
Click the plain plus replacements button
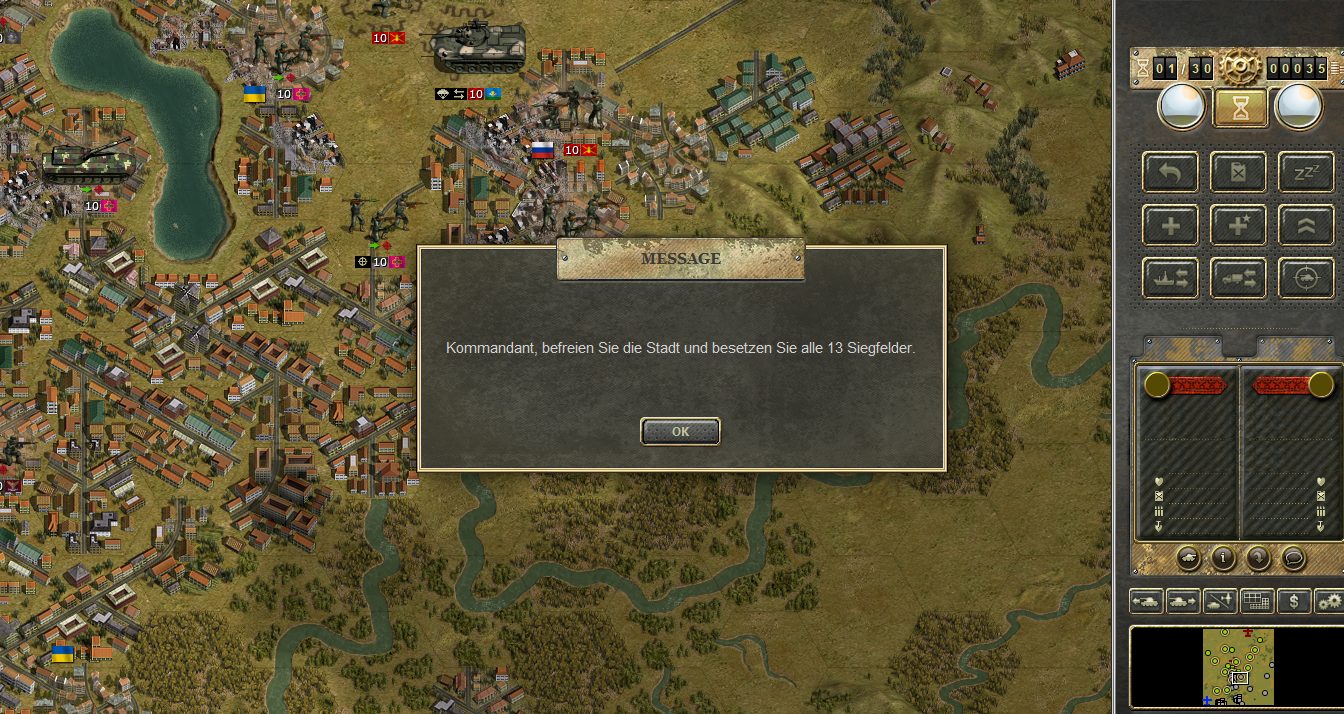click(1170, 225)
